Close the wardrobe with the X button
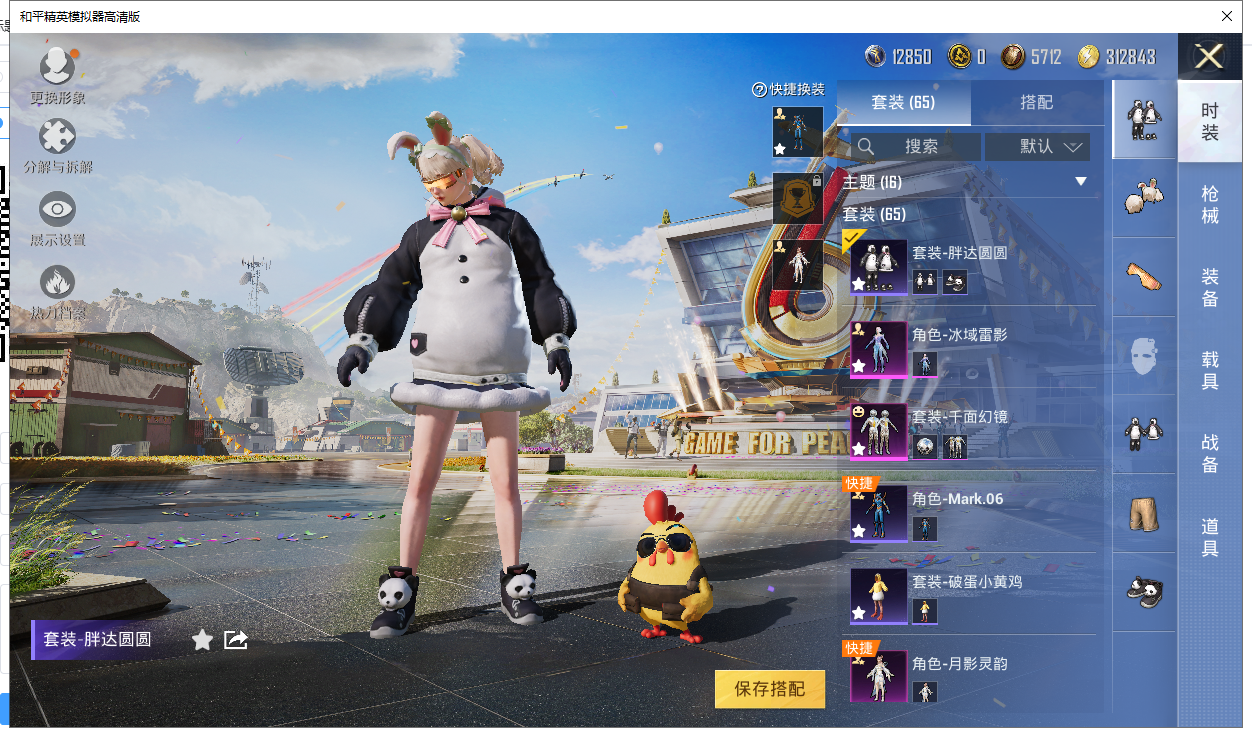The height and width of the screenshot is (737, 1252). coord(1209,56)
